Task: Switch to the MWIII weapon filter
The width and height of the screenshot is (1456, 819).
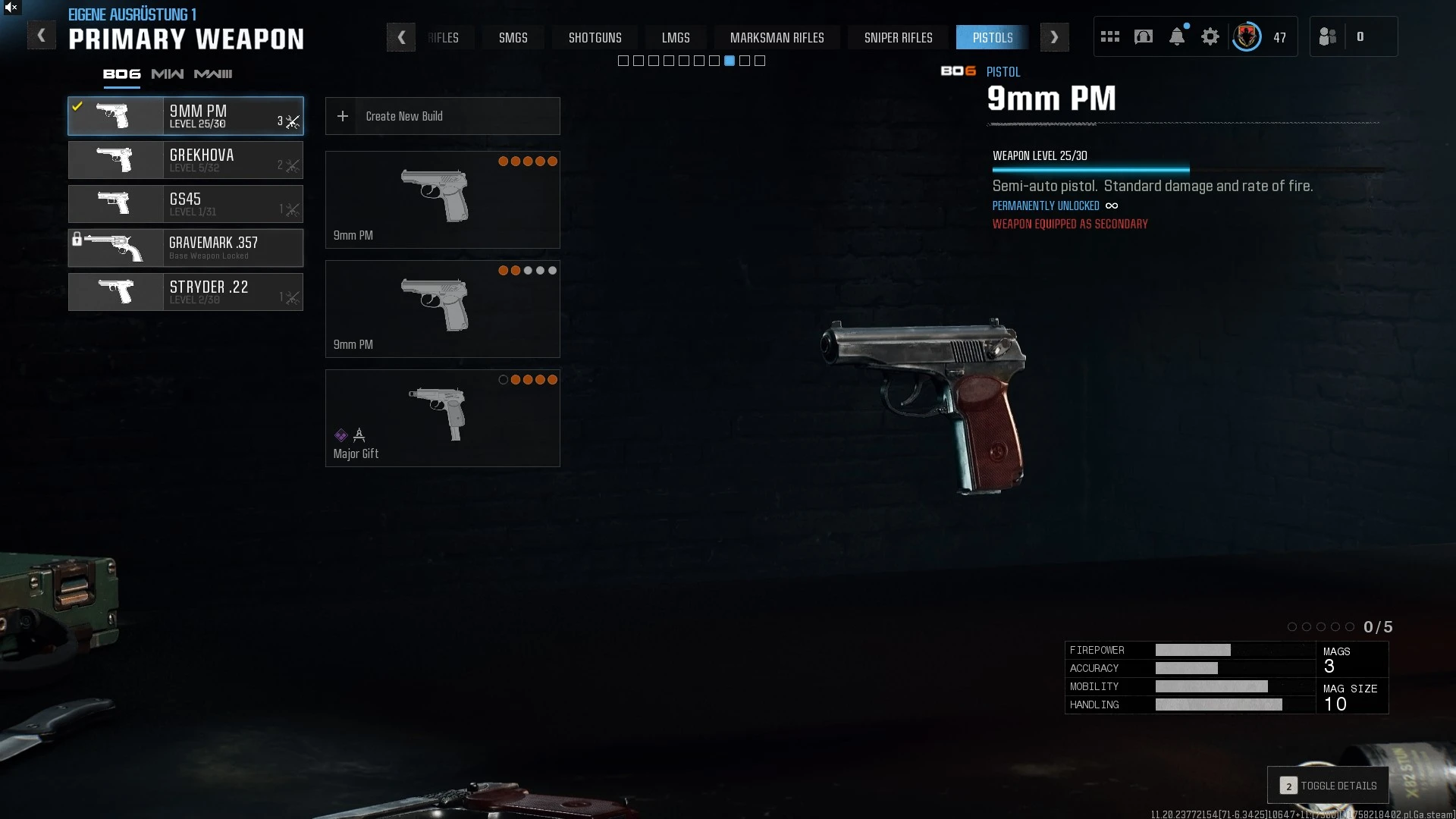Action: tap(213, 74)
